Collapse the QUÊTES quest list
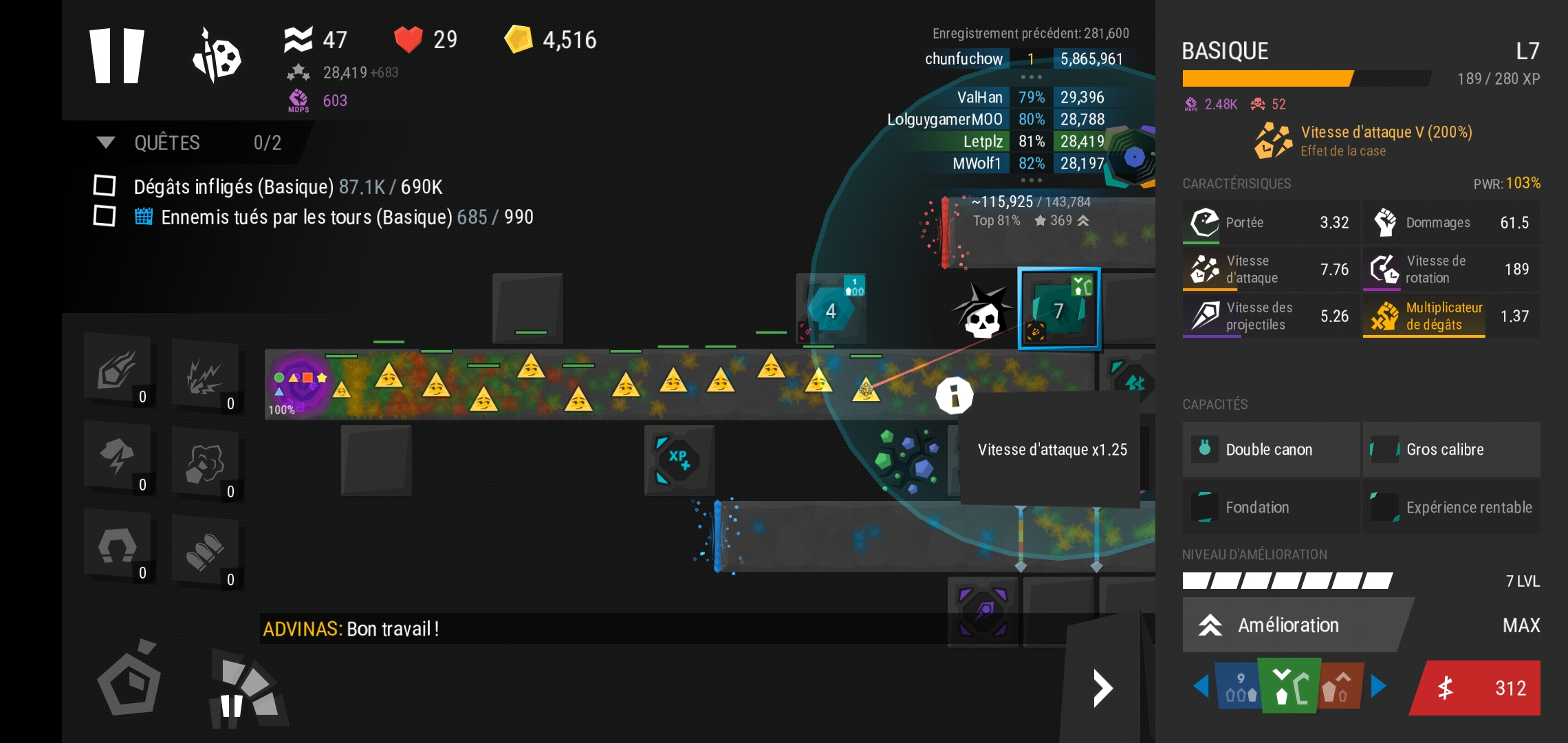This screenshot has width=1568, height=743. [x=106, y=142]
